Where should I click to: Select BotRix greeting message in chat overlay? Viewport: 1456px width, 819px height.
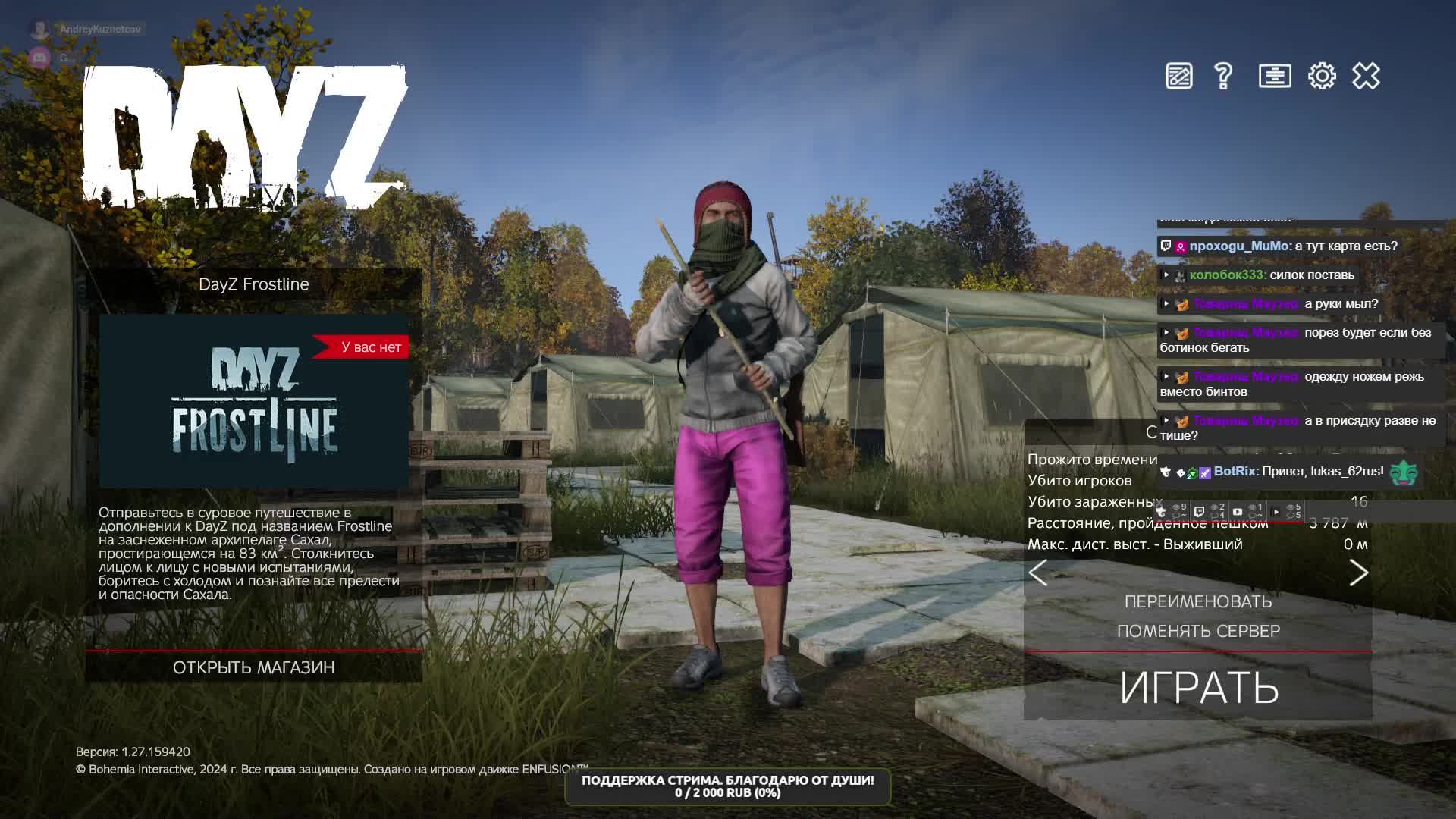click(1298, 472)
